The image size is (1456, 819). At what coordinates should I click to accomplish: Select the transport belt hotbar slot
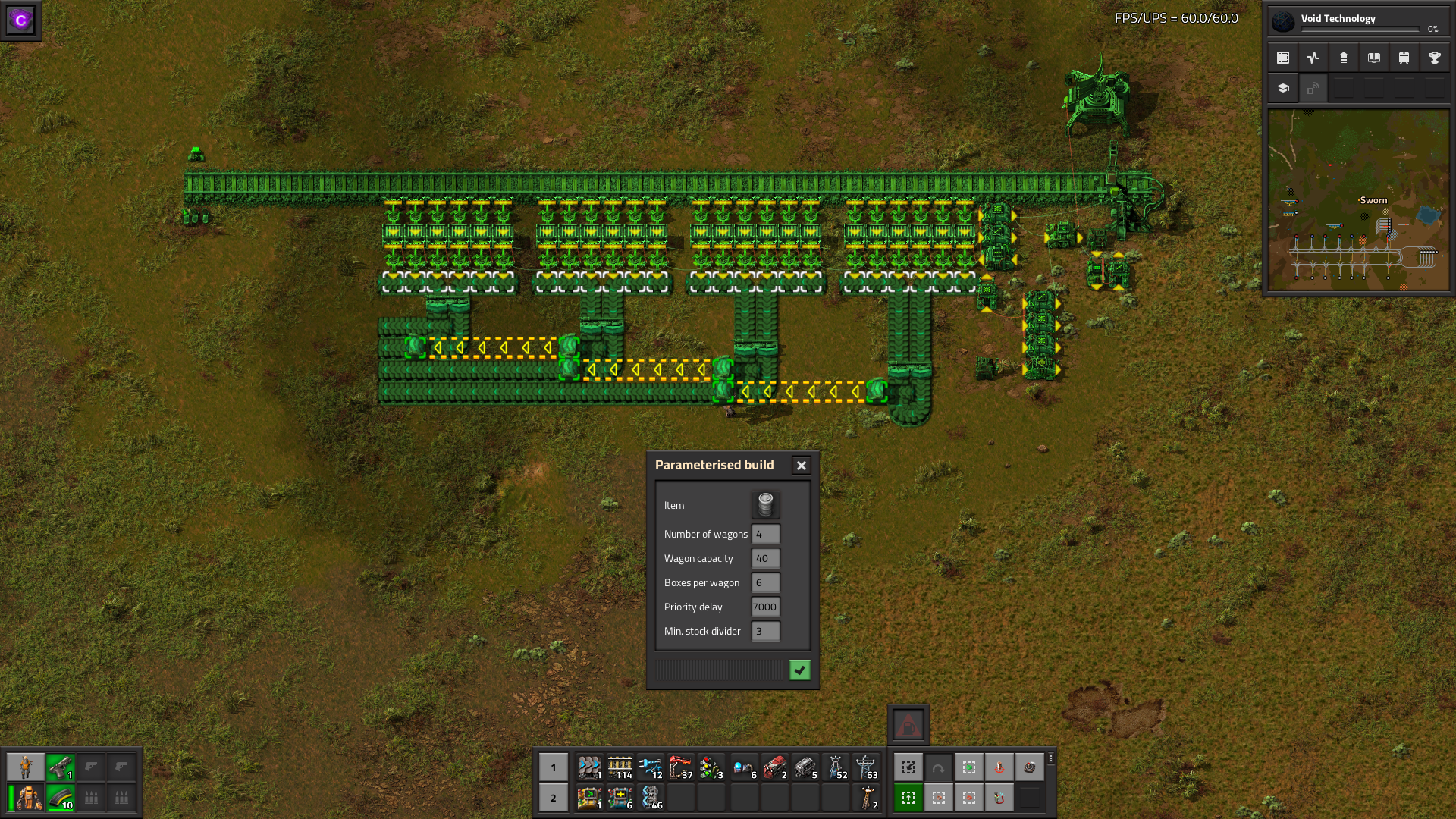(589, 767)
